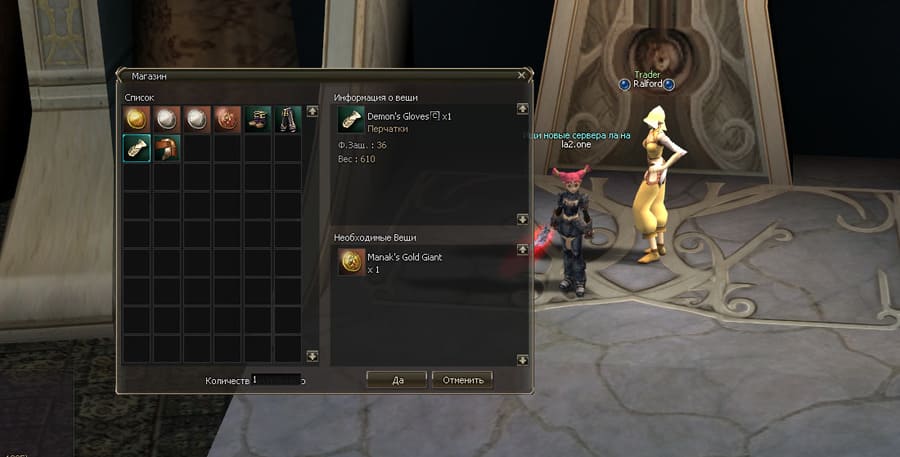Click the Demon's Gloves icon in item info

point(351,122)
